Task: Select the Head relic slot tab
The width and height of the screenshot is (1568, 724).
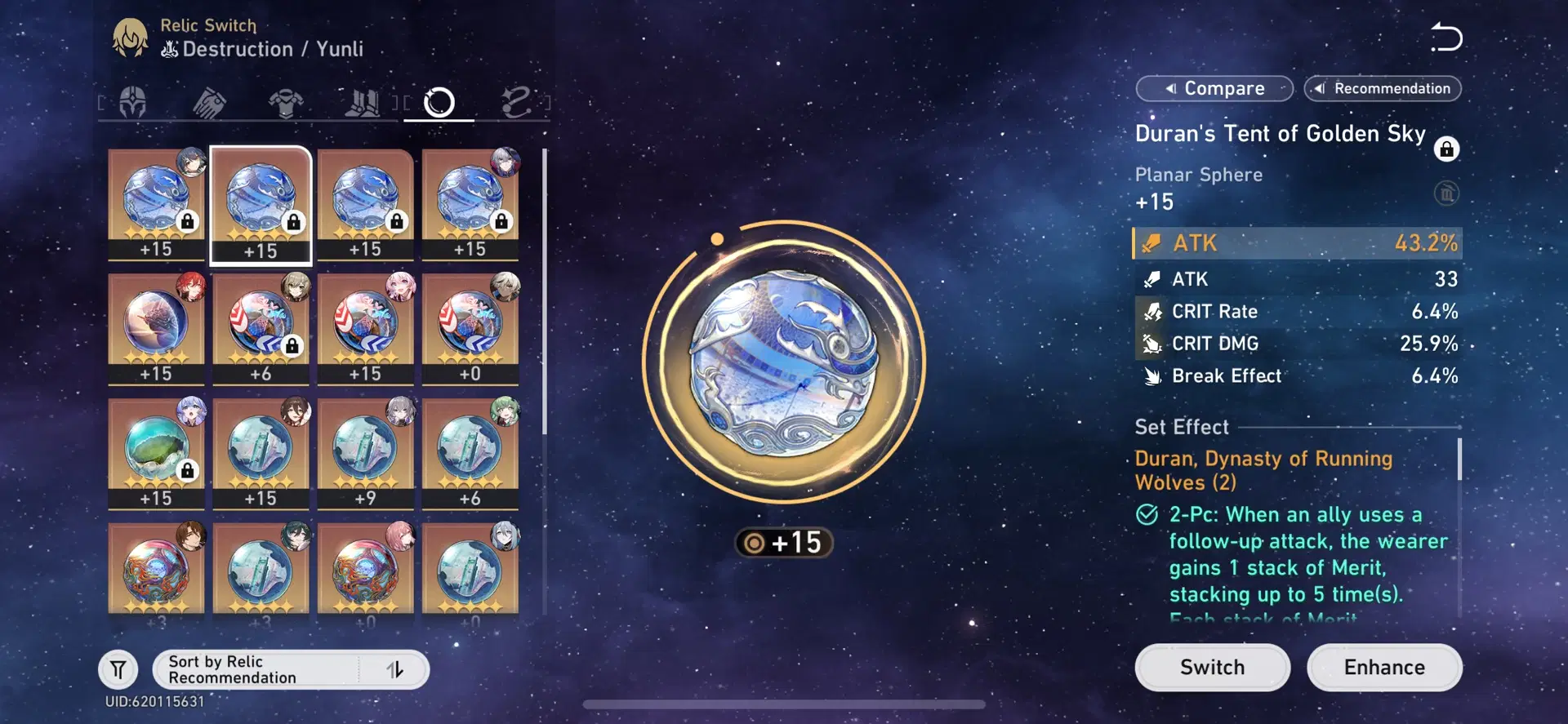Action: tap(131, 102)
